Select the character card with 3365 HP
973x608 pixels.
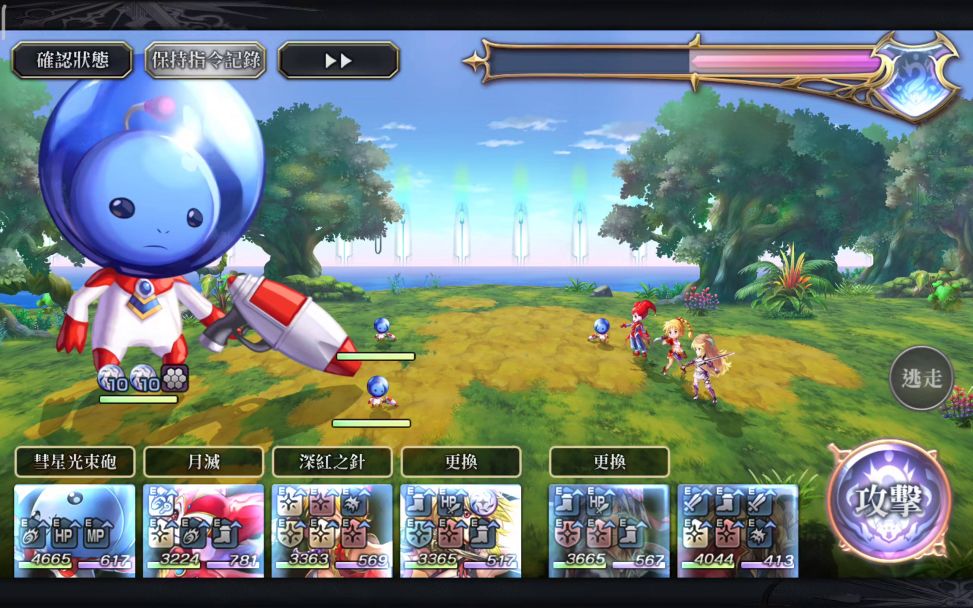point(461,530)
